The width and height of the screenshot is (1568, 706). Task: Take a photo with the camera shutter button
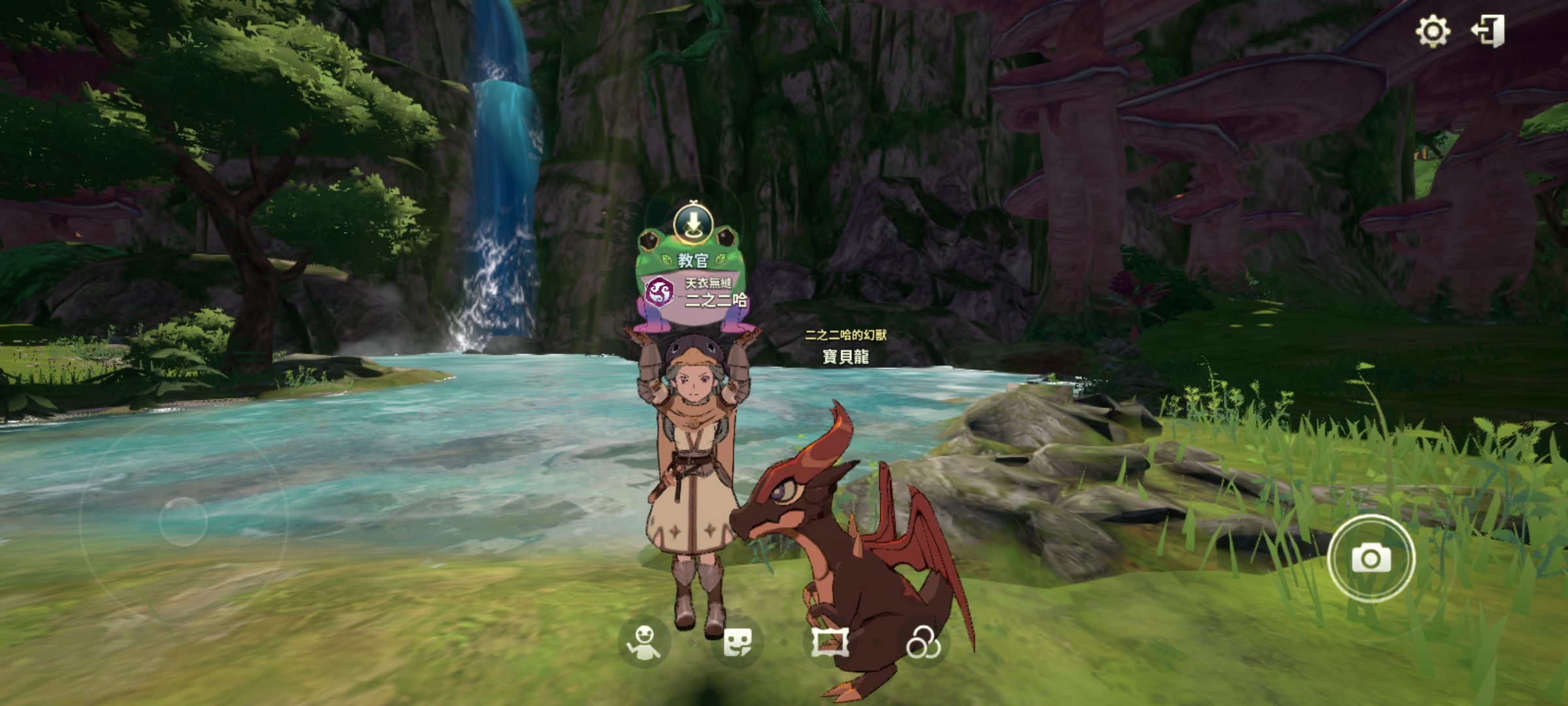pyautogui.click(x=1371, y=559)
